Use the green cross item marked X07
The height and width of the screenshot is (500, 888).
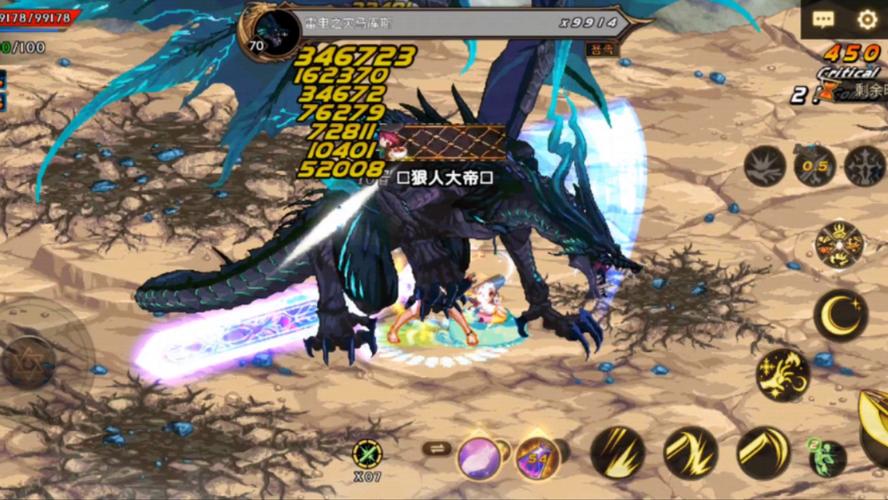[367, 455]
